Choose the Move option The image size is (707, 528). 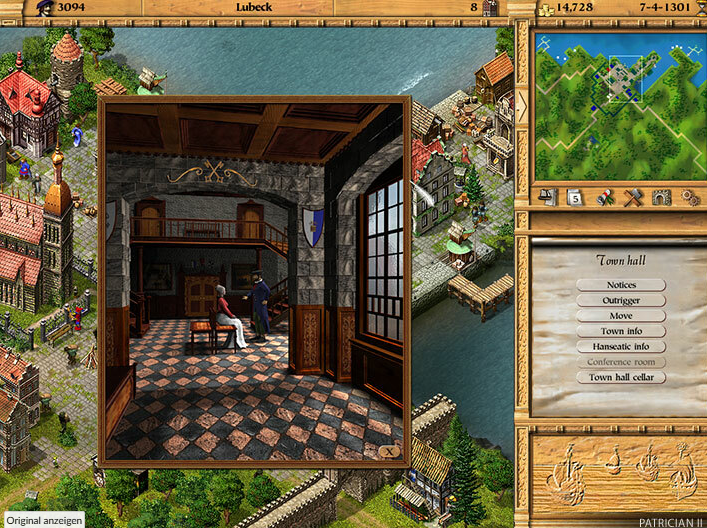[620, 316]
